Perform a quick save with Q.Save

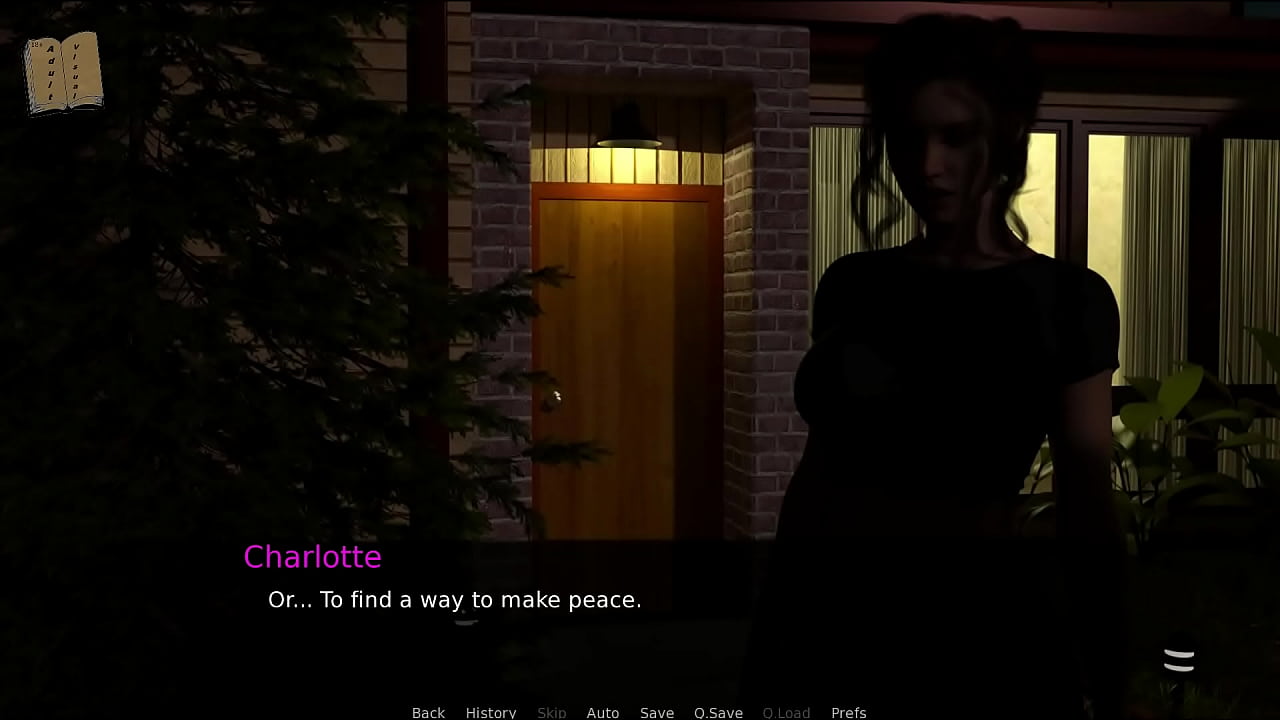(x=718, y=712)
